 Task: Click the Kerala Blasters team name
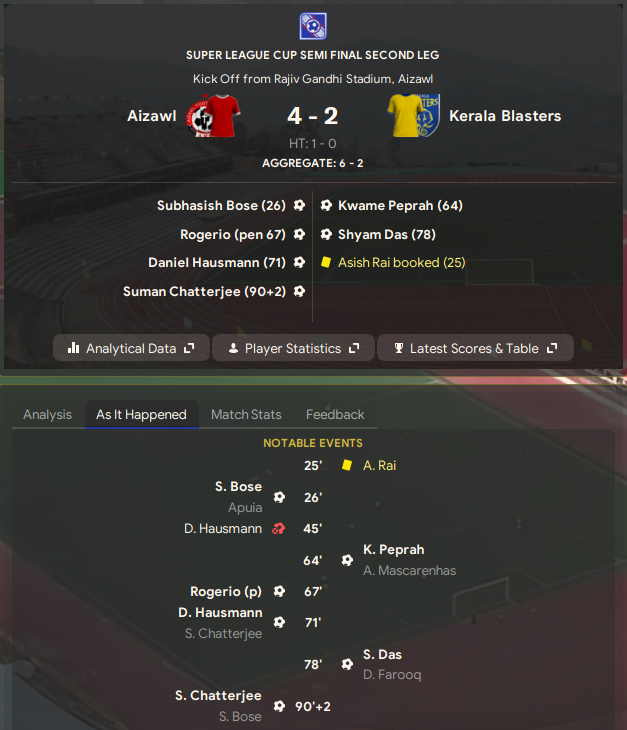tap(505, 116)
